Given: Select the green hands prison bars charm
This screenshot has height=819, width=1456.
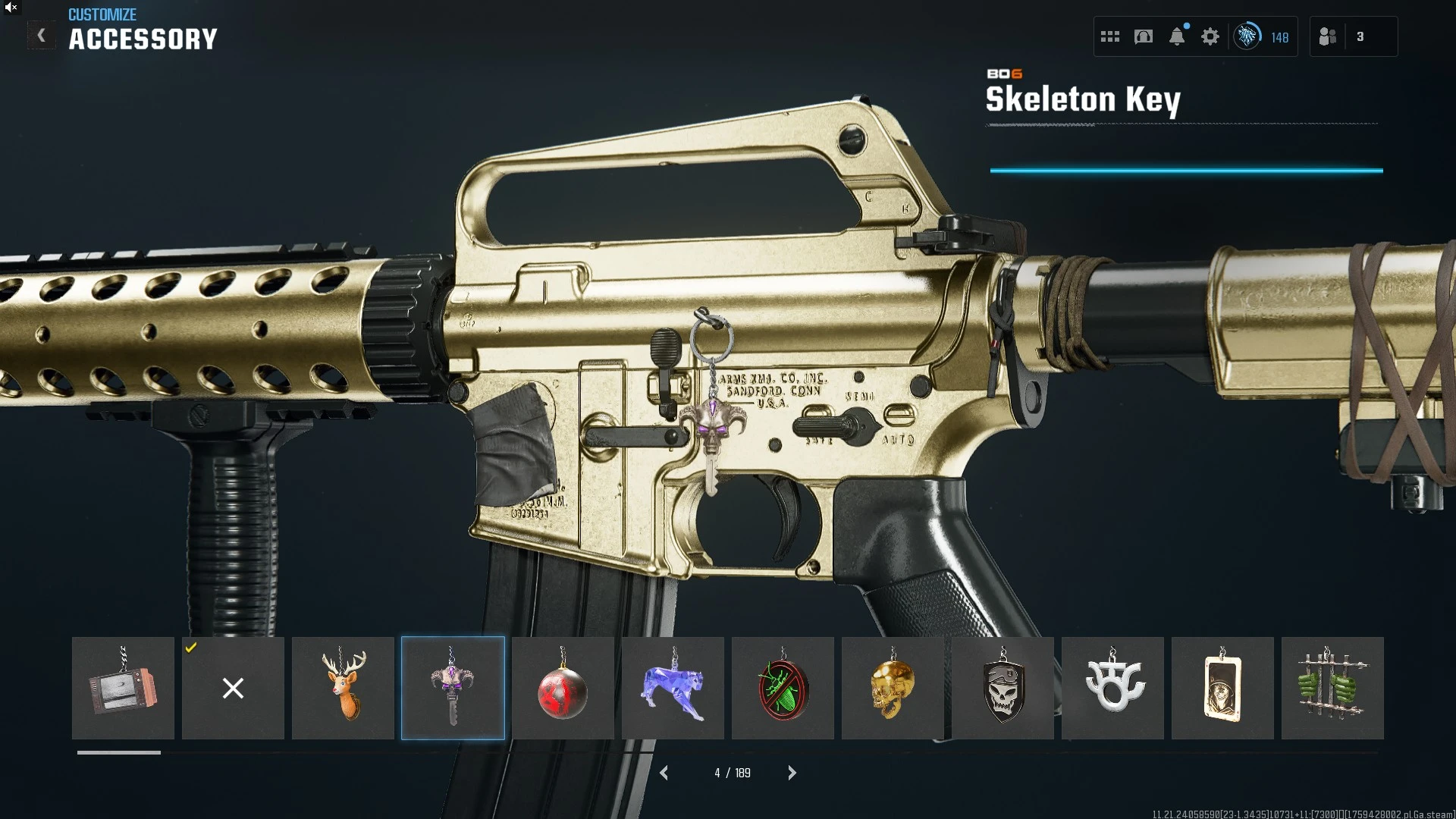Looking at the screenshot, I should click(1332, 688).
